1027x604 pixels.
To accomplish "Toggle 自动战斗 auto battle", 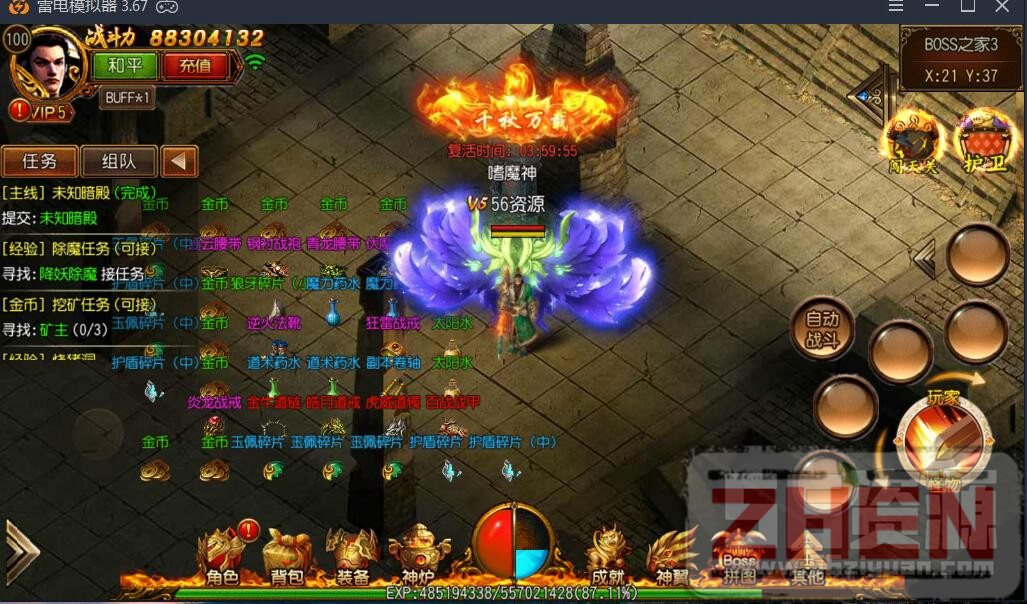I will pyautogui.click(x=822, y=330).
